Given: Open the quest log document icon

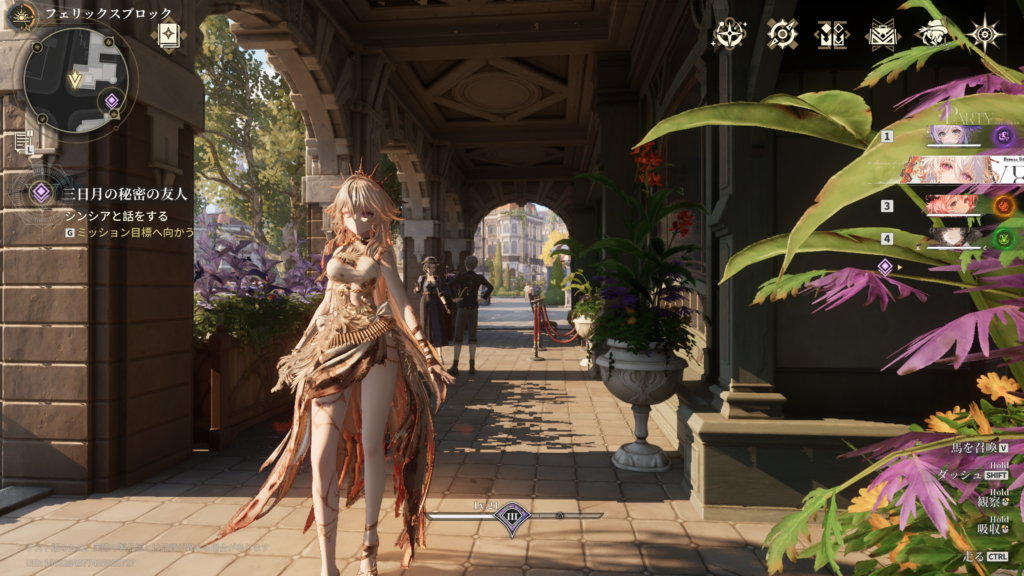Looking at the screenshot, I should tap(23, 142).
